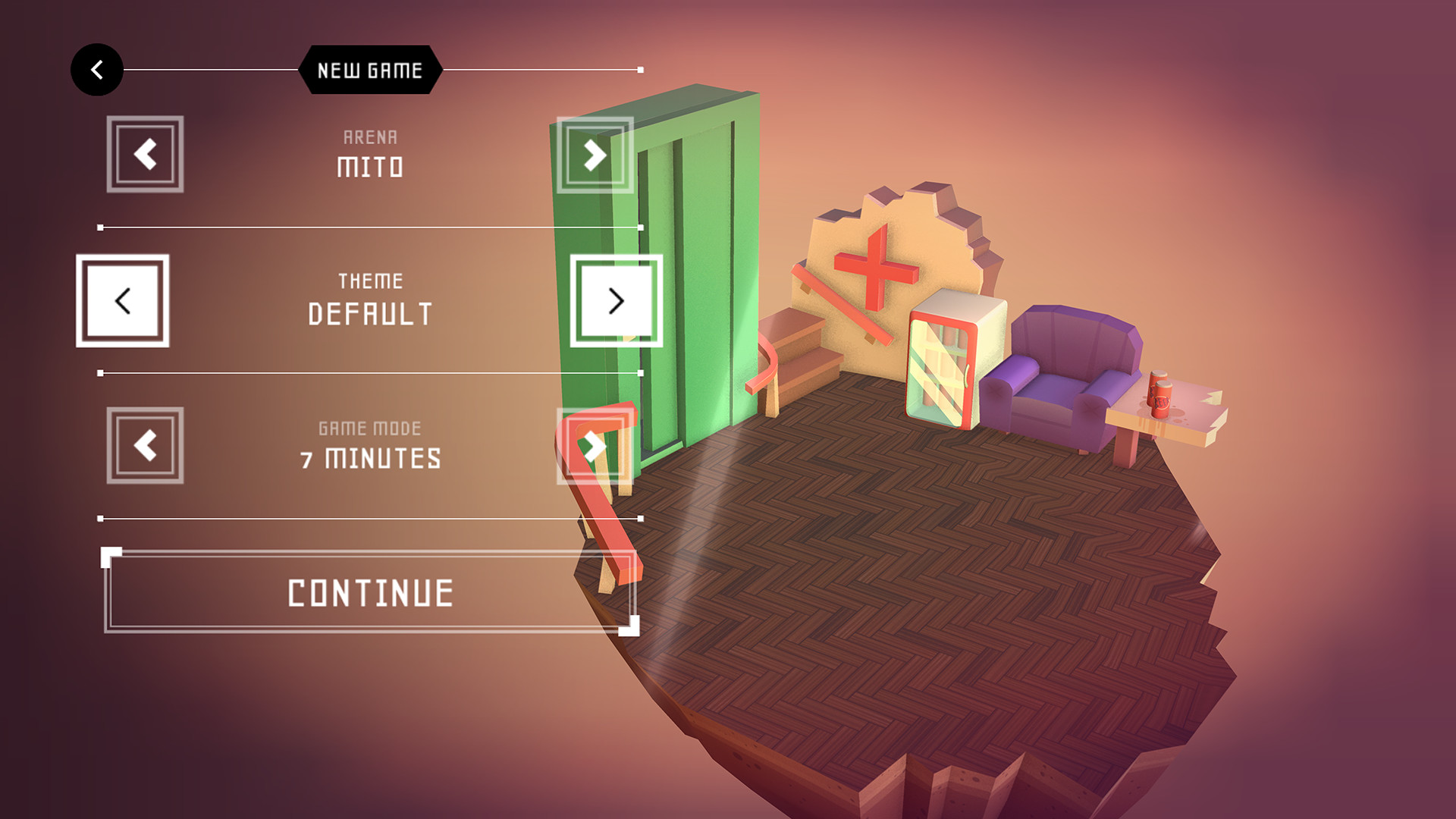The height and width of the screenshot is (819, 1456).
Task: Select the Arena label above Mito
Action: pos(369,137)
